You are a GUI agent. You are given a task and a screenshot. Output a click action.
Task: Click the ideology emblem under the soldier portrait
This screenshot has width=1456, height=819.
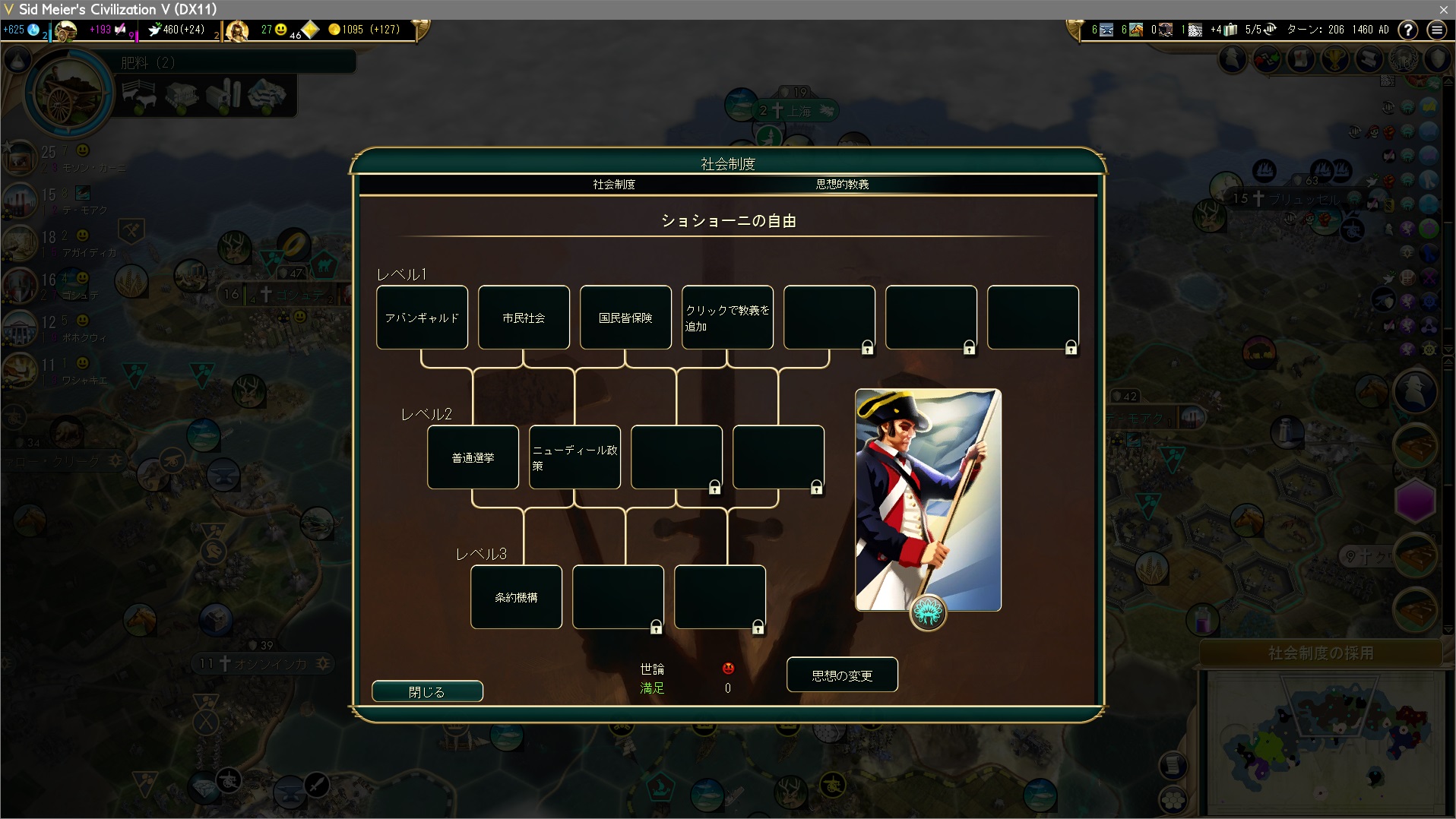point(928,612)
